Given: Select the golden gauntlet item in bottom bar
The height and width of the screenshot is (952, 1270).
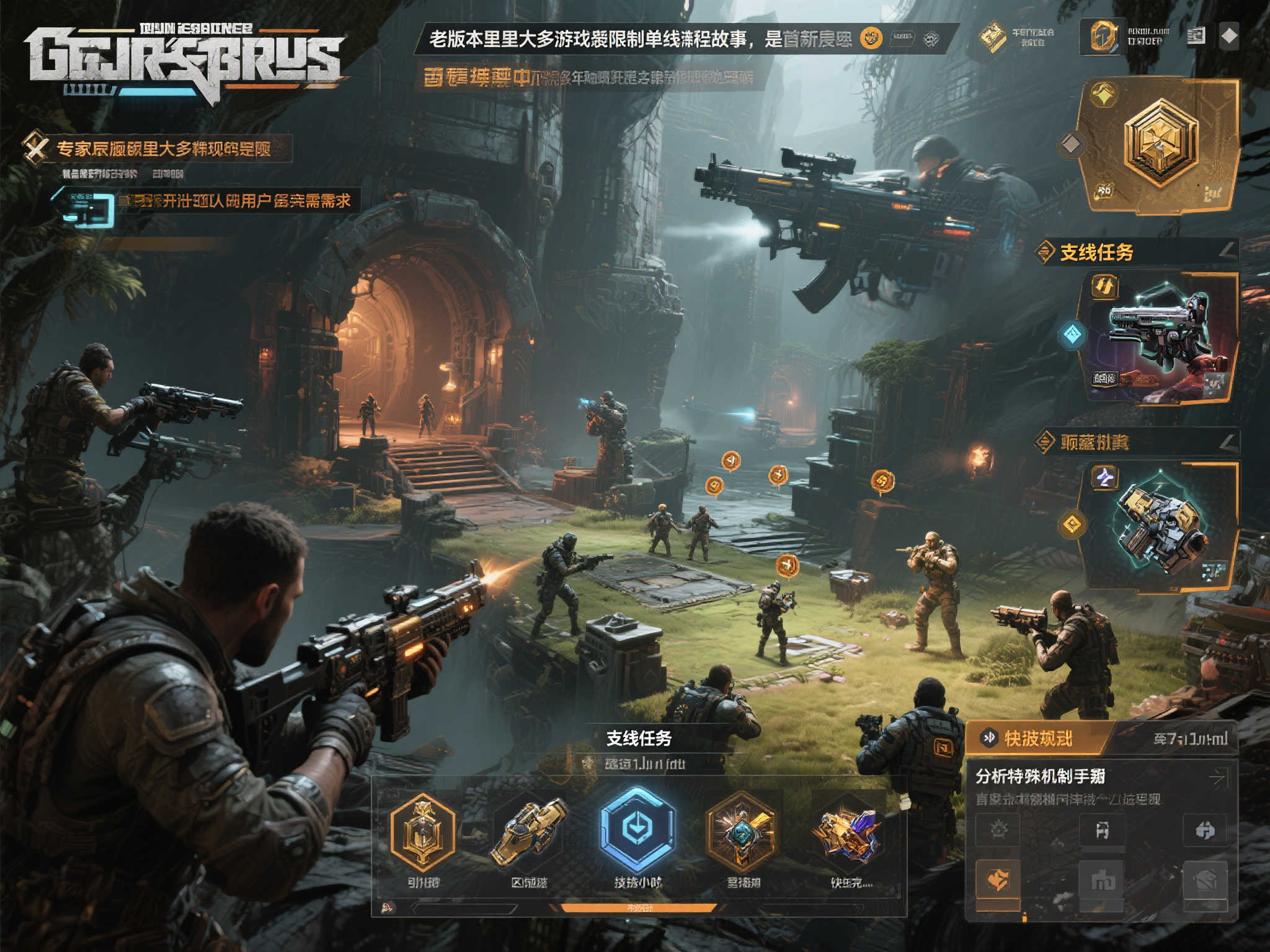Looking at the screenshot, I should pyautogui.click(x=529, y=832).
